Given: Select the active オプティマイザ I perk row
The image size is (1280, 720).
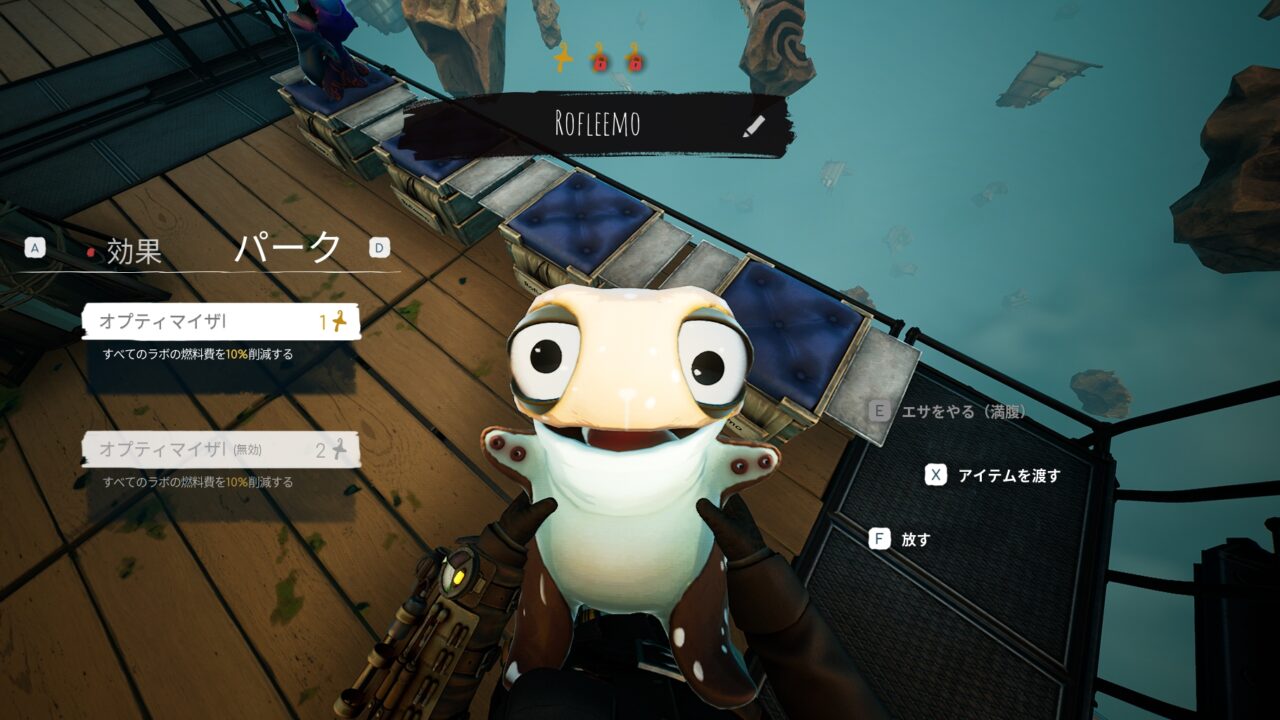Looking at the screenshot, I should click(221, 321).
